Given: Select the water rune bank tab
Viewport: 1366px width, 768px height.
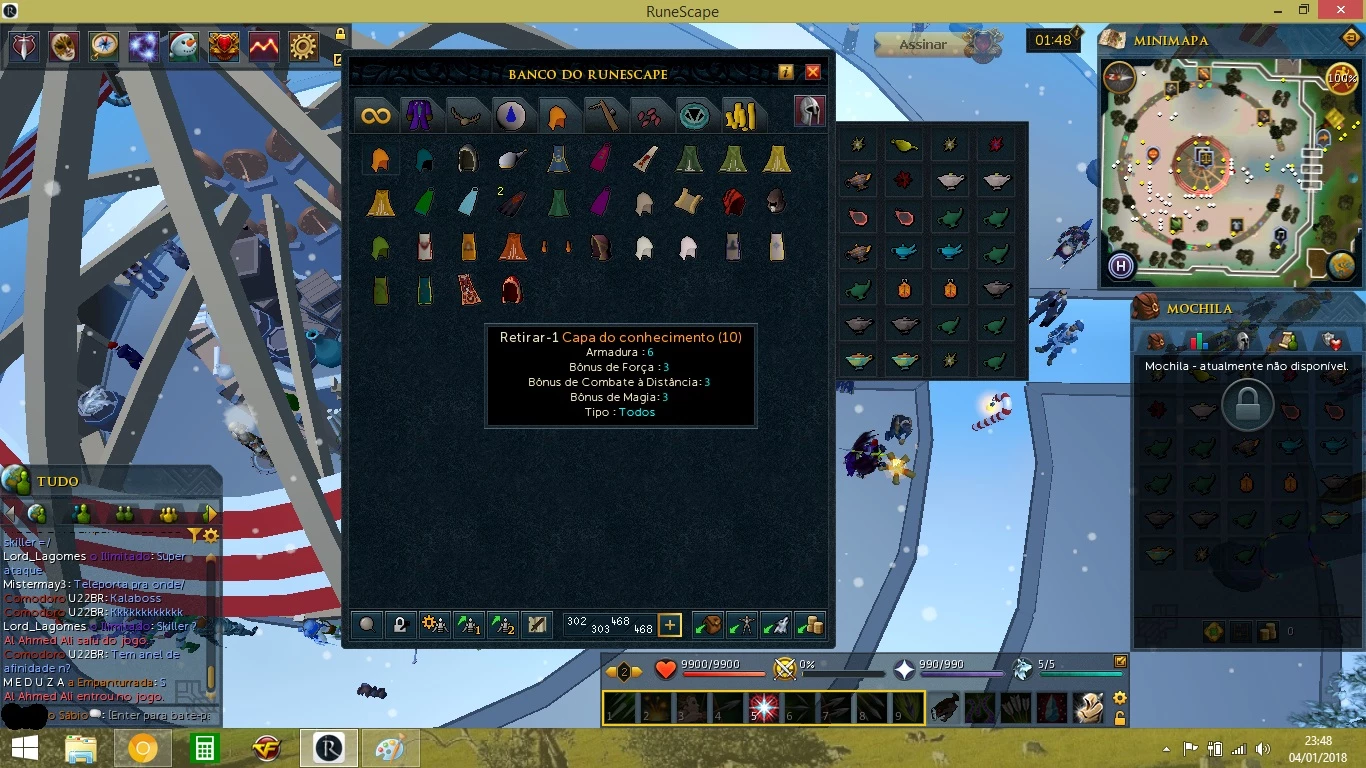Looking at the screenshot, I should pos(511,116).
